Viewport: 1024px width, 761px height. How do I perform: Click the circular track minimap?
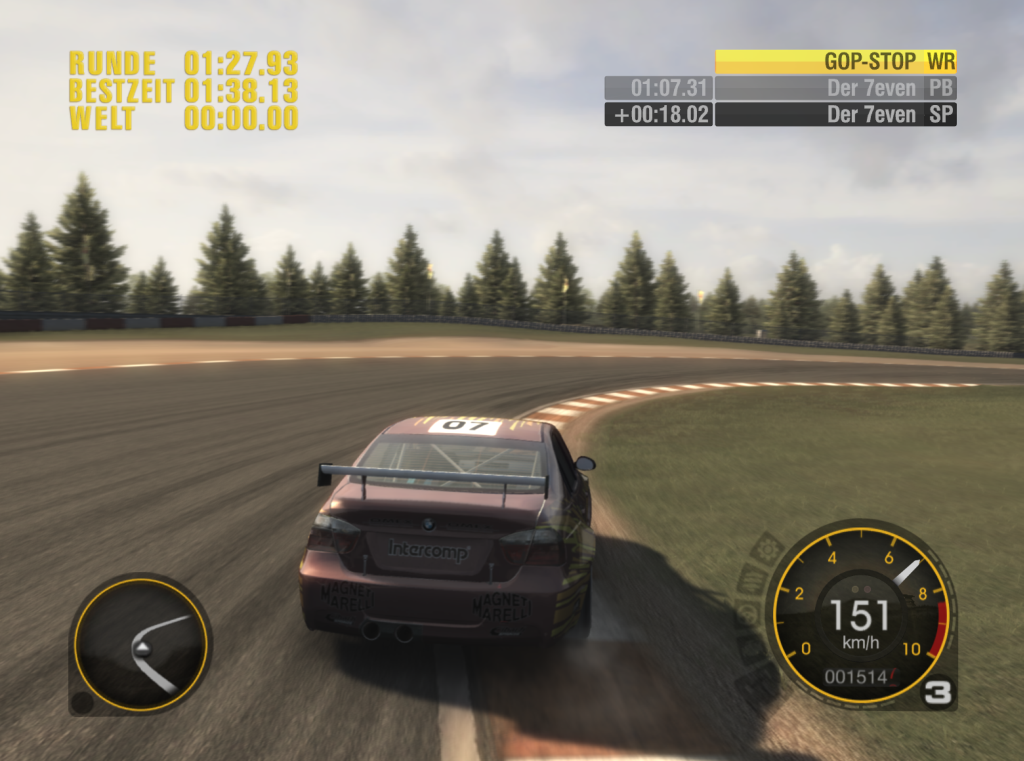click(141, 644)
